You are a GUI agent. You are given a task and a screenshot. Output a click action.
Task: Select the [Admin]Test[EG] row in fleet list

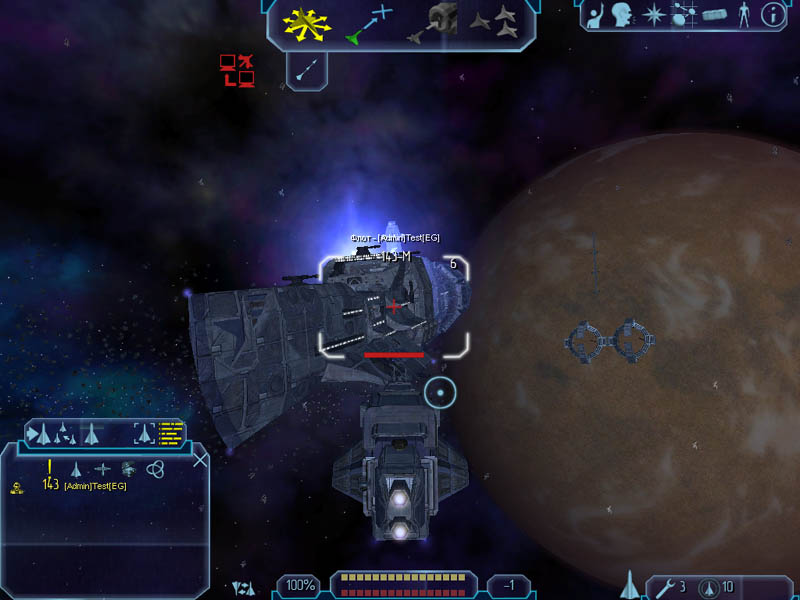click(95, 486)
